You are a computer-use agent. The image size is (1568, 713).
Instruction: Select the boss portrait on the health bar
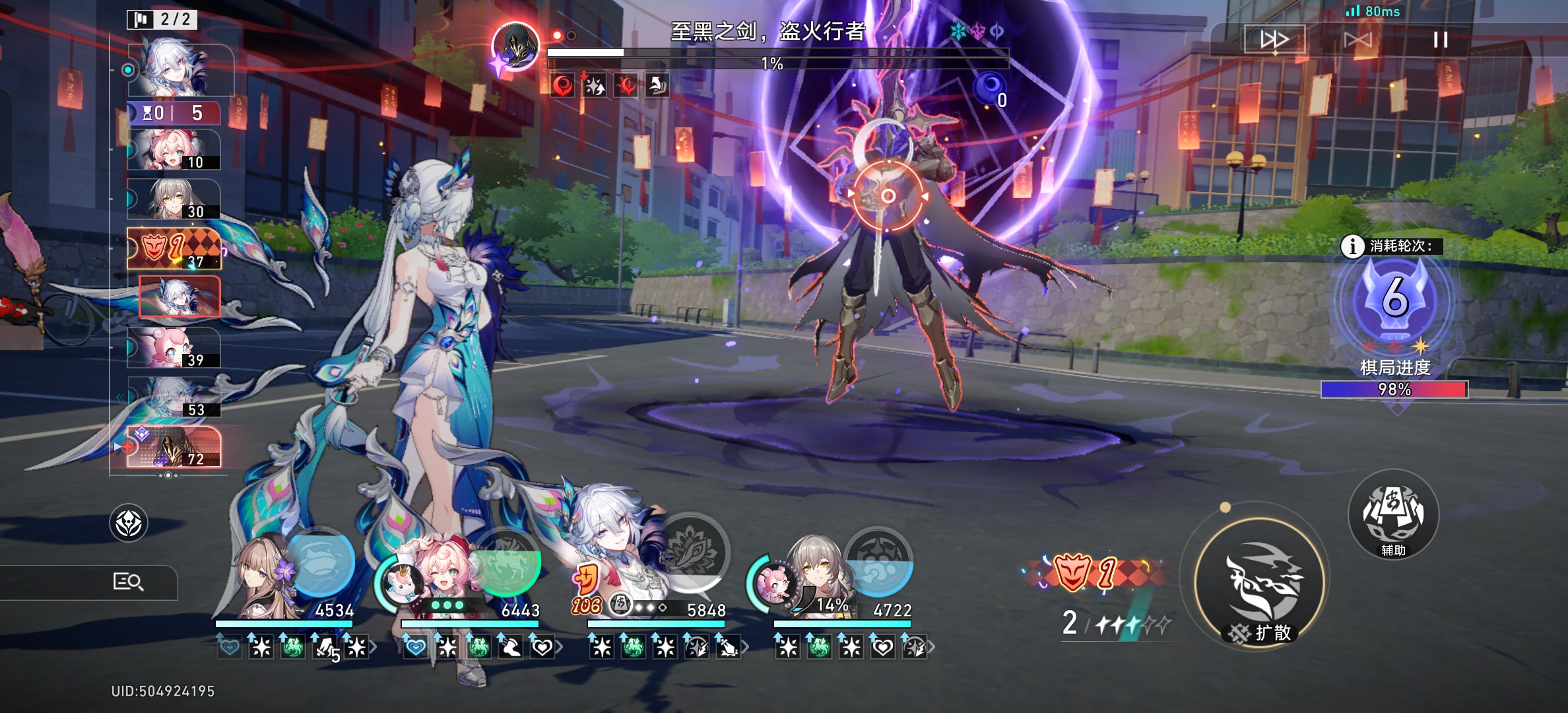515,46
